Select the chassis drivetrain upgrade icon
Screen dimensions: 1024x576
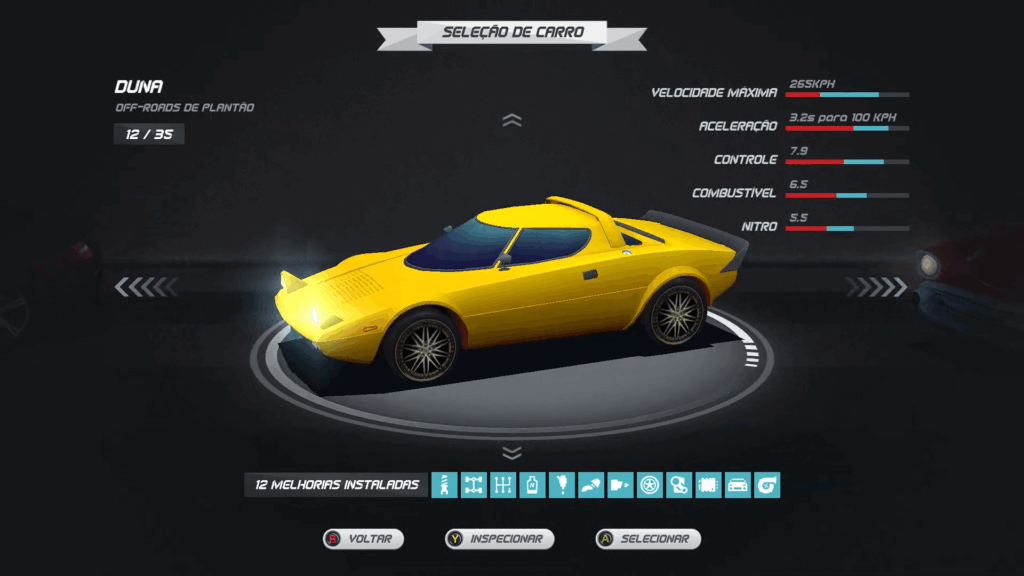coord(474,486)
